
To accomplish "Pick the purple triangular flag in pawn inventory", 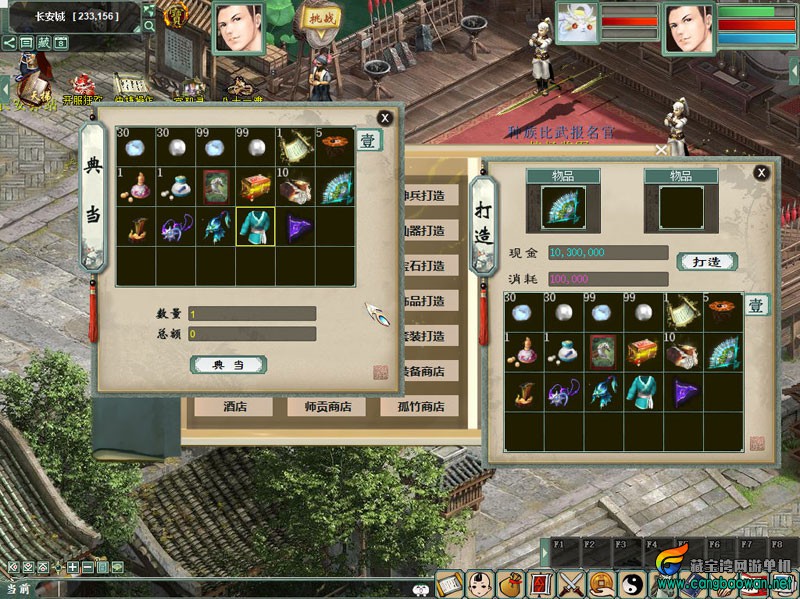I will point(295,228).
